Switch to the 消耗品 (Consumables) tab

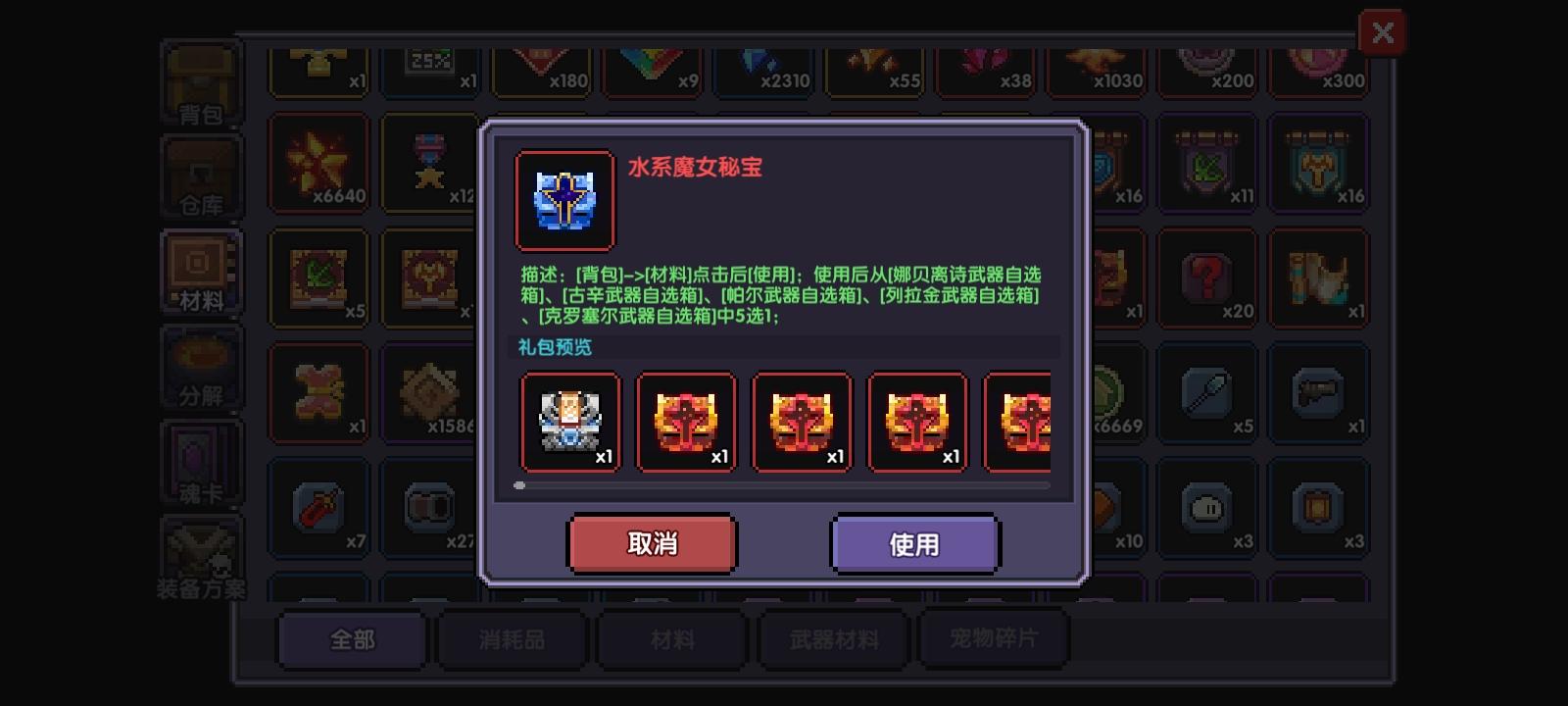[512, 638]
